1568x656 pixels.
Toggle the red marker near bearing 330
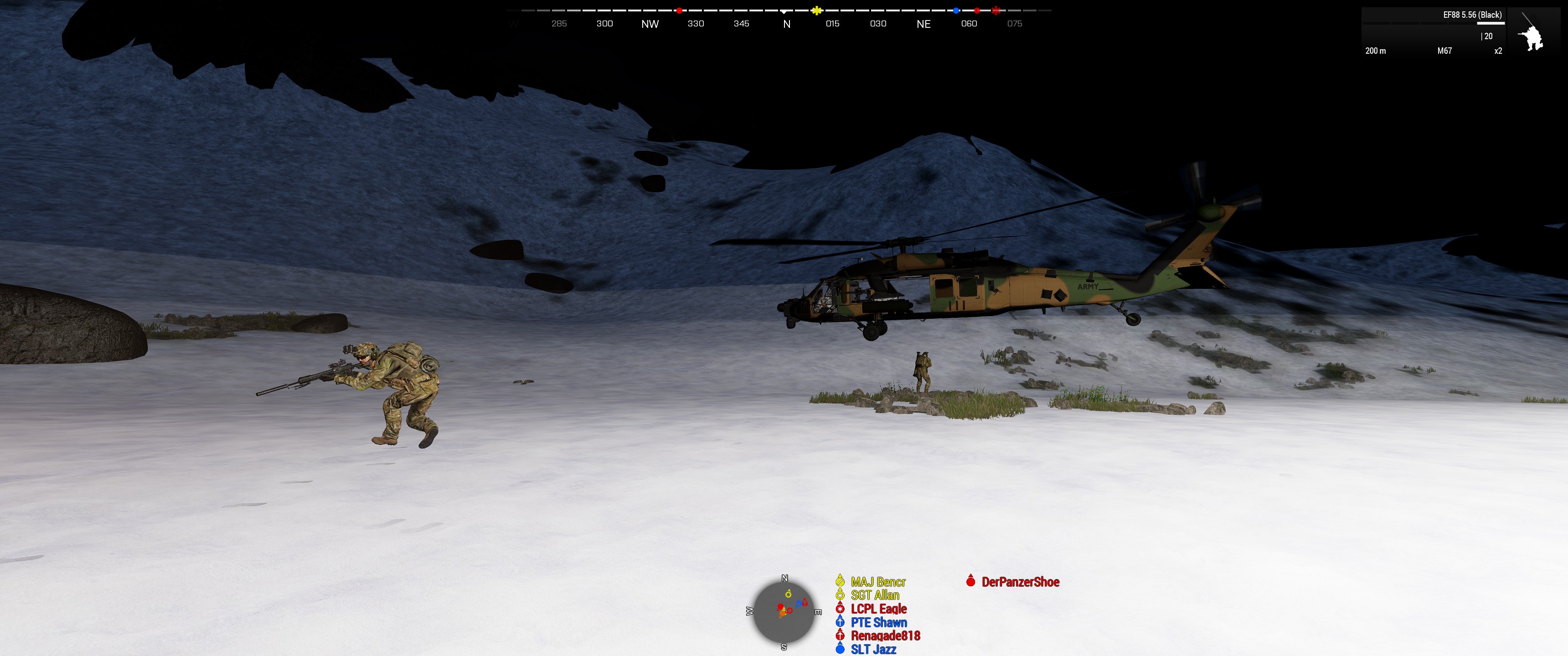click(x=680, y=10)
